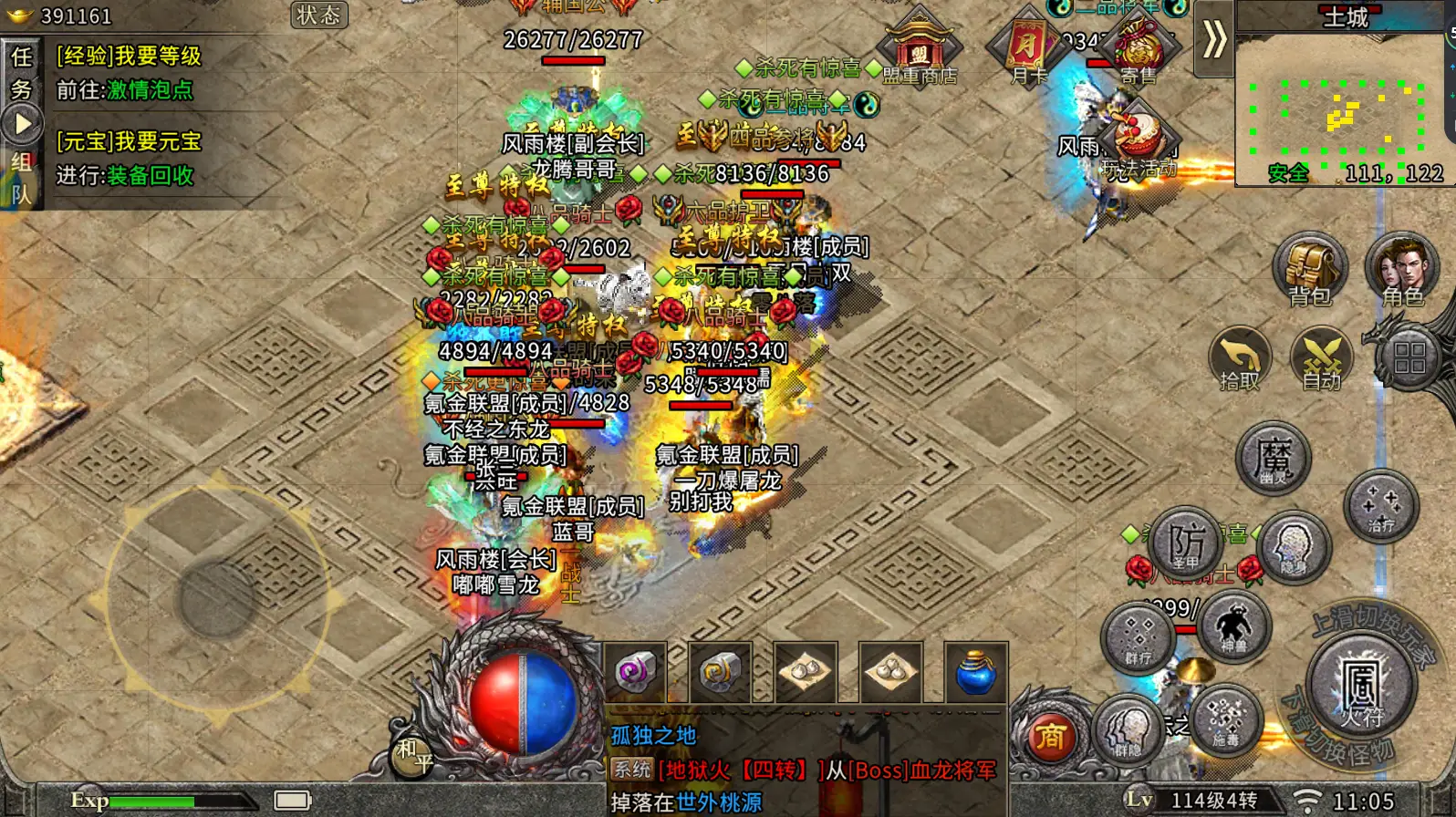The width and height of the screenshot is (1456, 817).
Task: Collapse the top icons with the double-arrow
Action: pyautogui.click(x=1213, y=39)
